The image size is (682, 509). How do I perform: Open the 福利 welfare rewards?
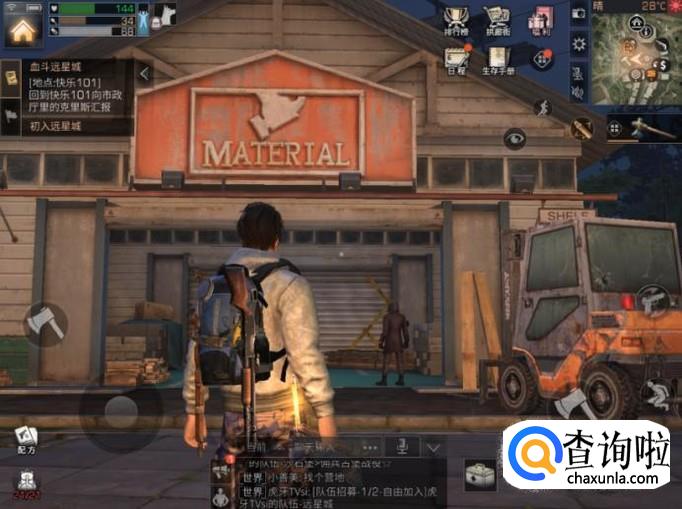coord(541,21)
